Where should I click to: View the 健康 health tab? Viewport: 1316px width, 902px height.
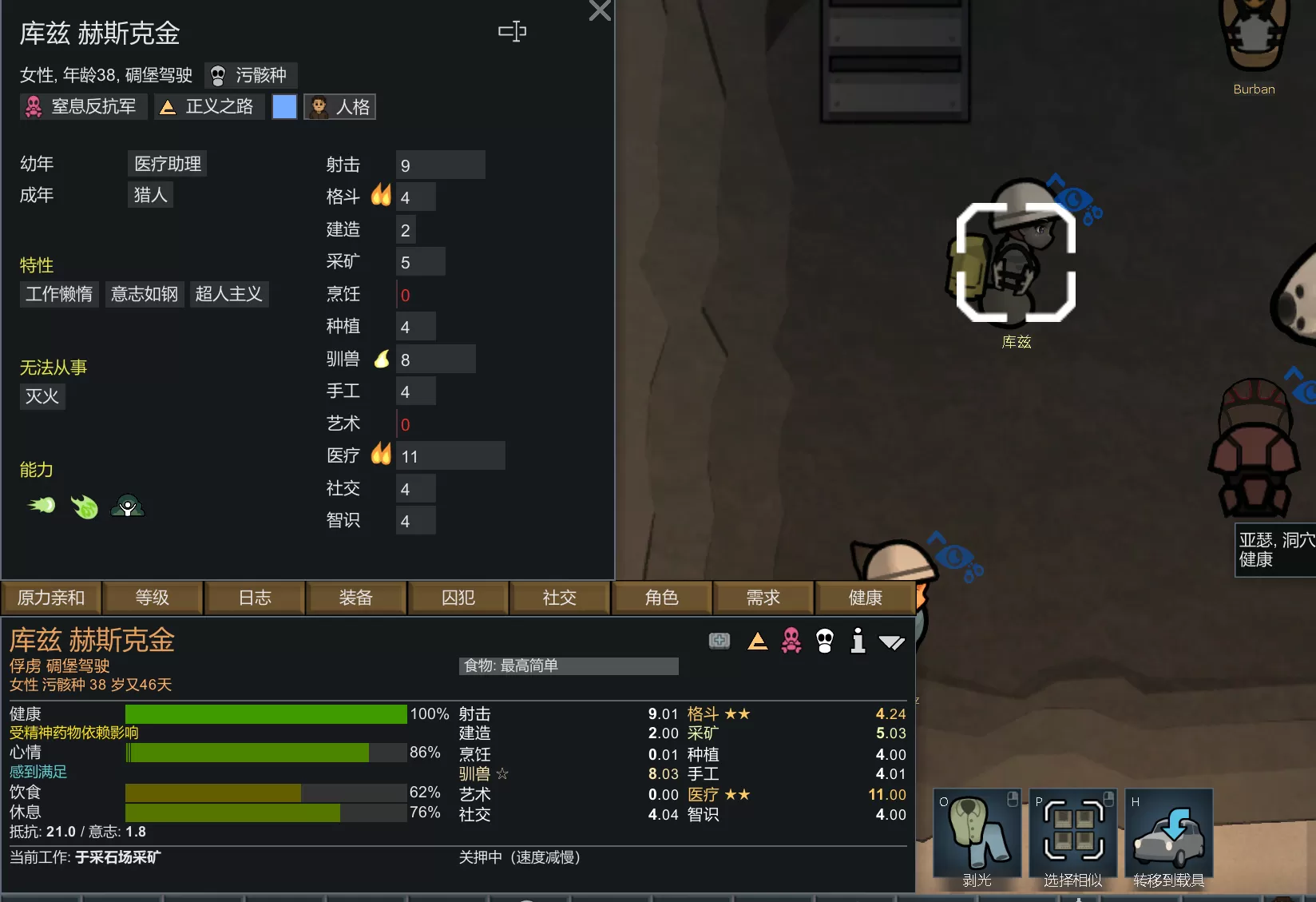coord(865,598)
